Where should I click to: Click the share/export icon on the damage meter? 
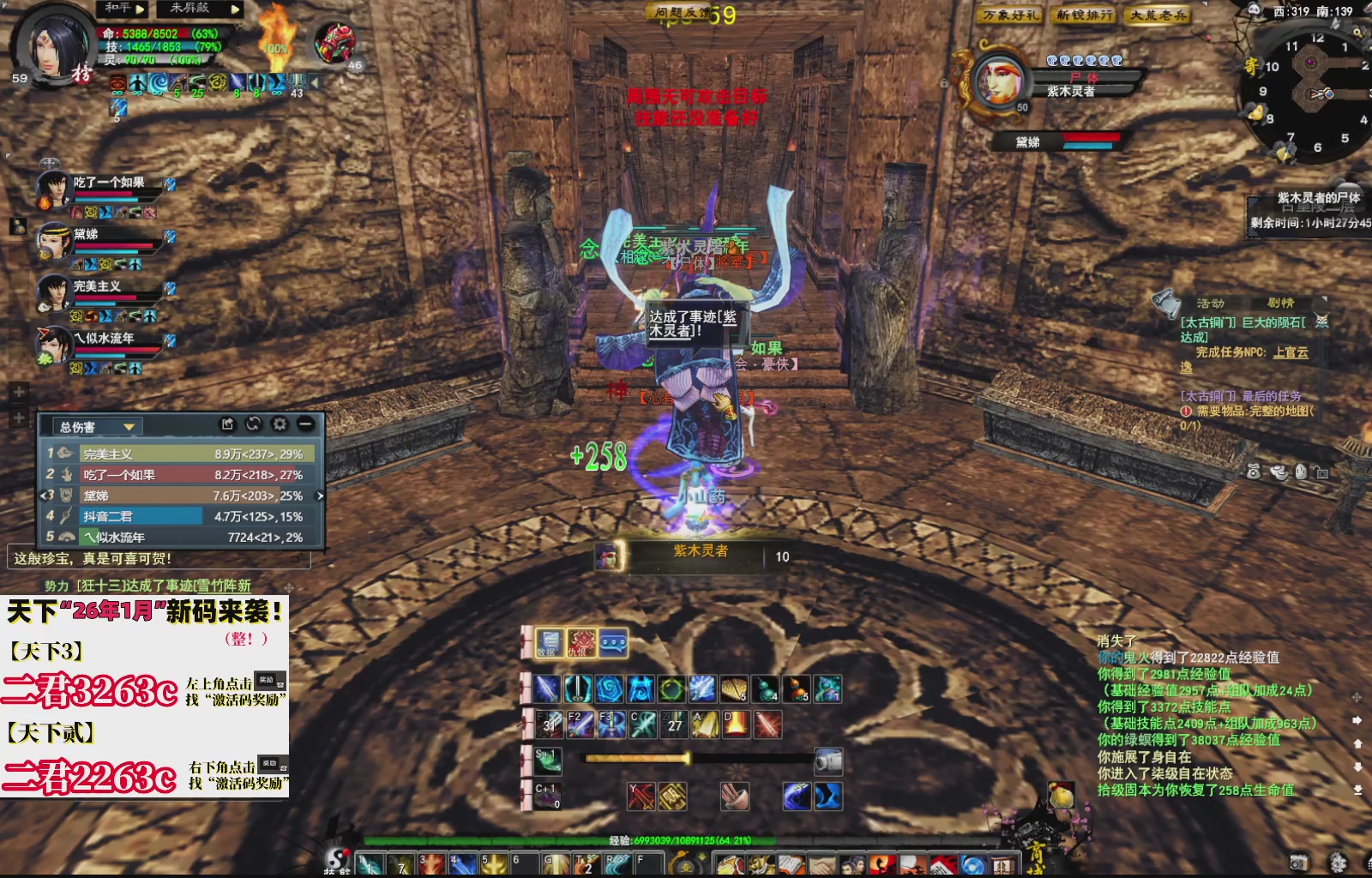228,425
